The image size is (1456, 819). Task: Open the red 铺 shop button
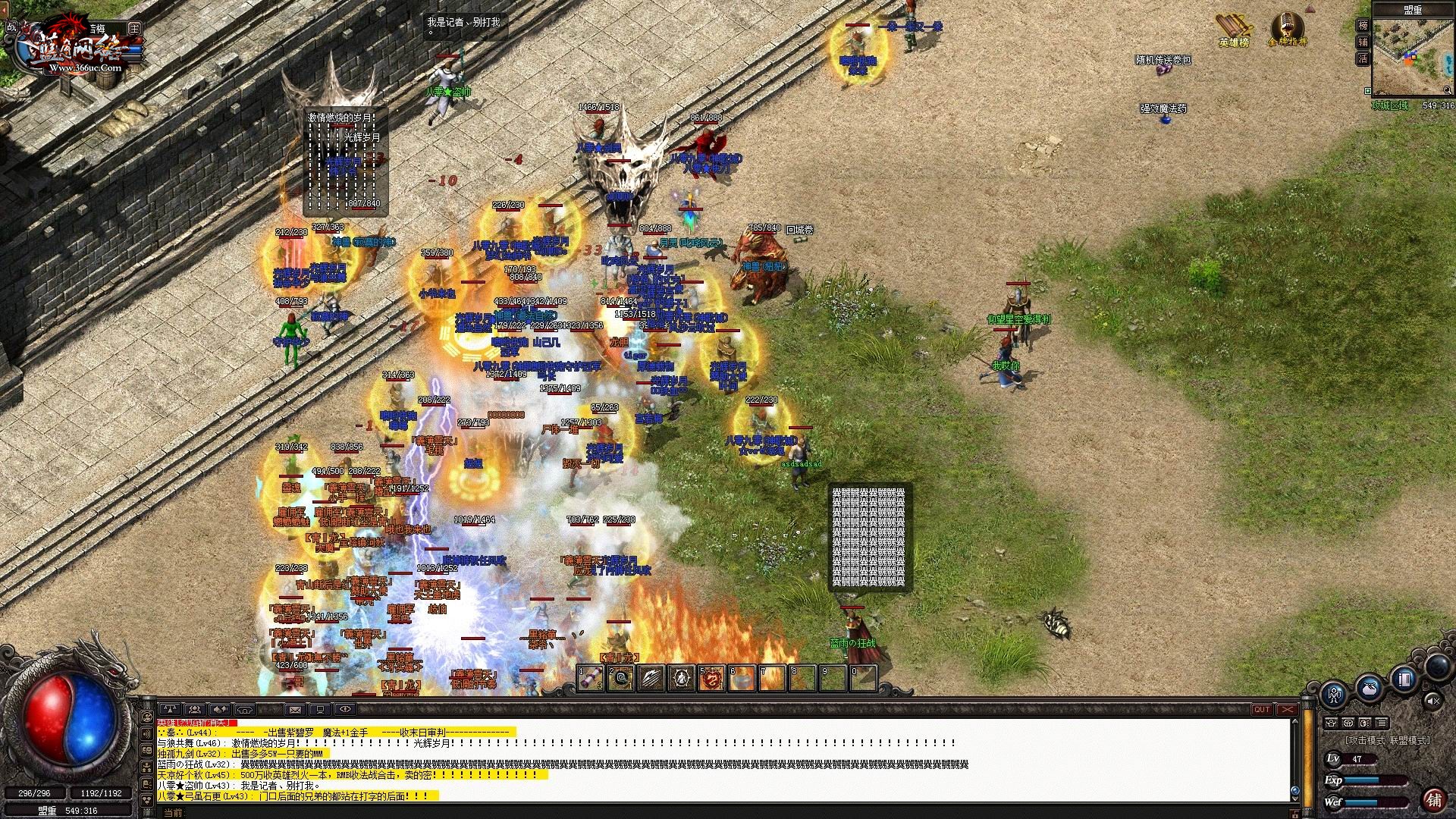(1433, 799)
